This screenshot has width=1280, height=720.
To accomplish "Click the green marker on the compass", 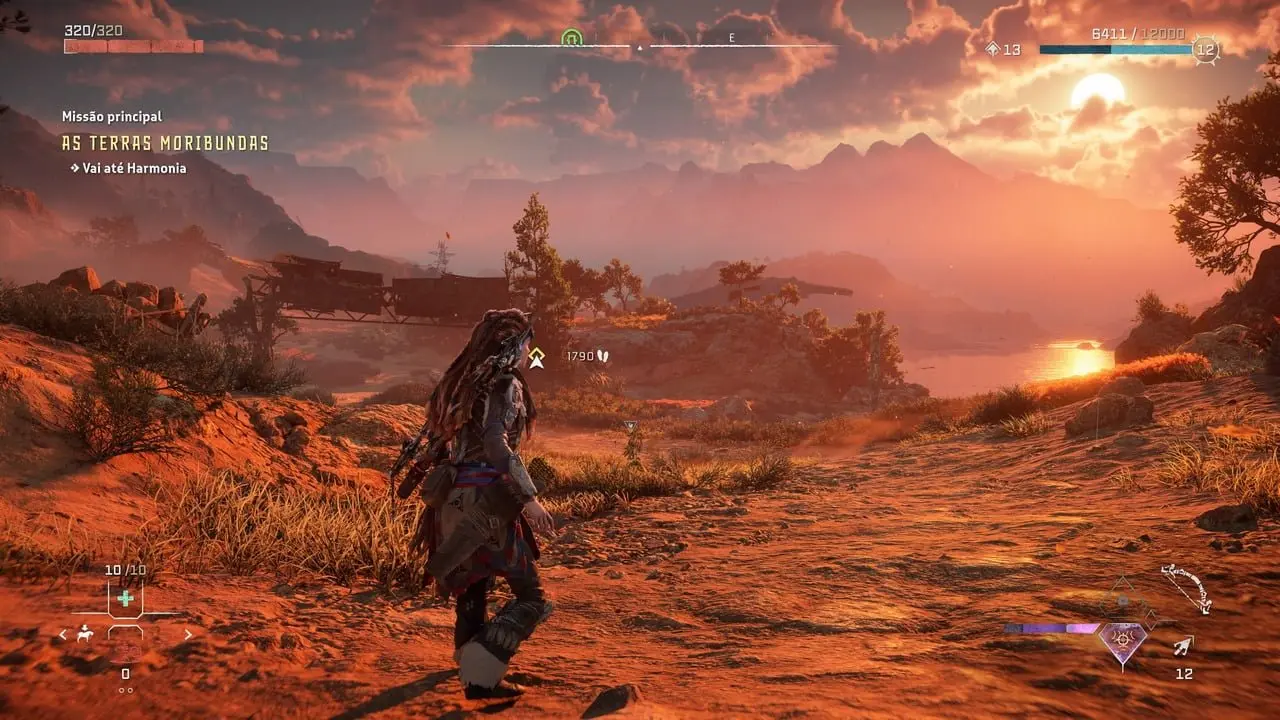I will click(x=571, y=38).
